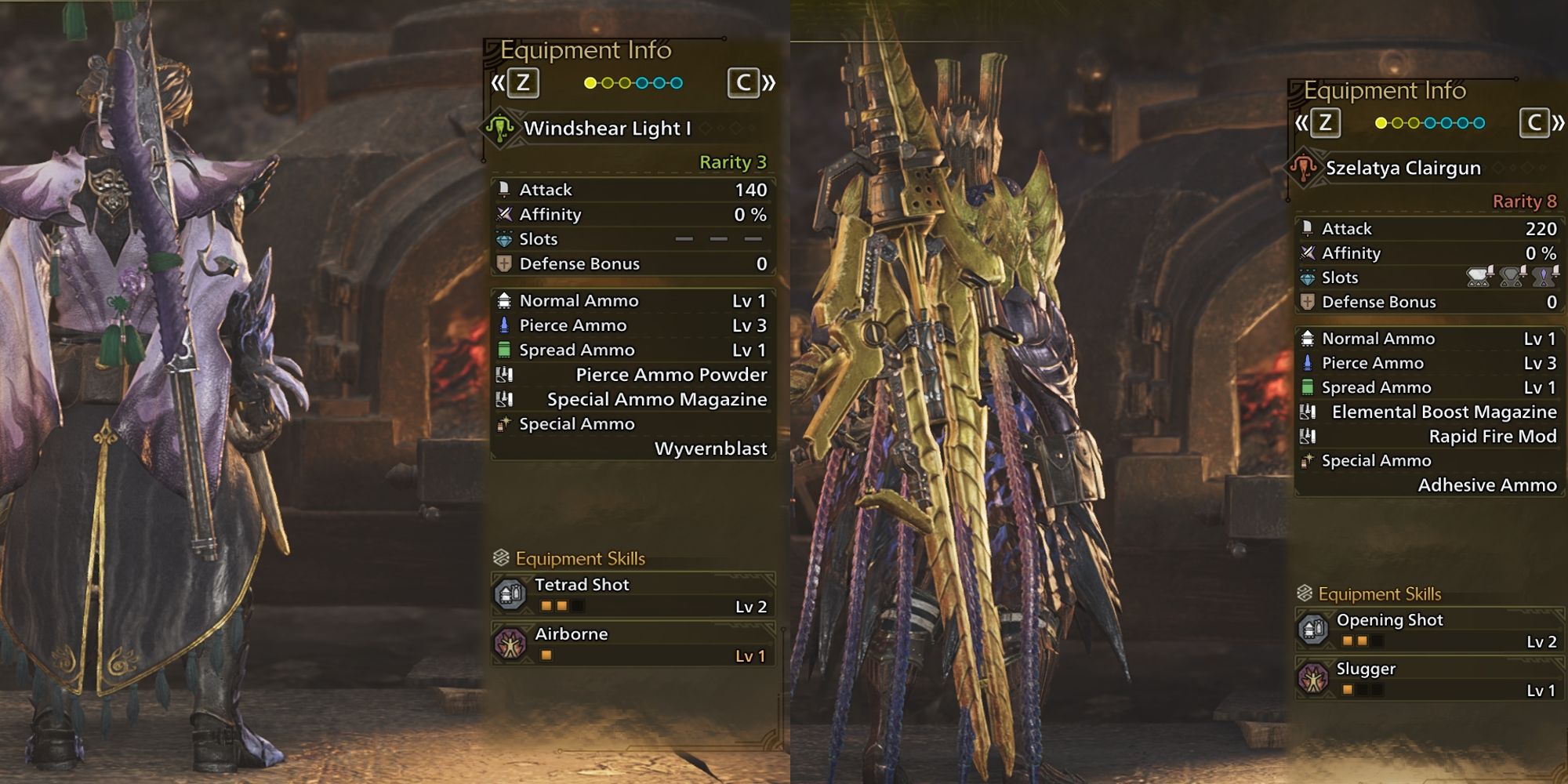Select Szelatya Clairgun's Spread Ammo row
The image size is (1568, 784).
[x=1430, y=387]
